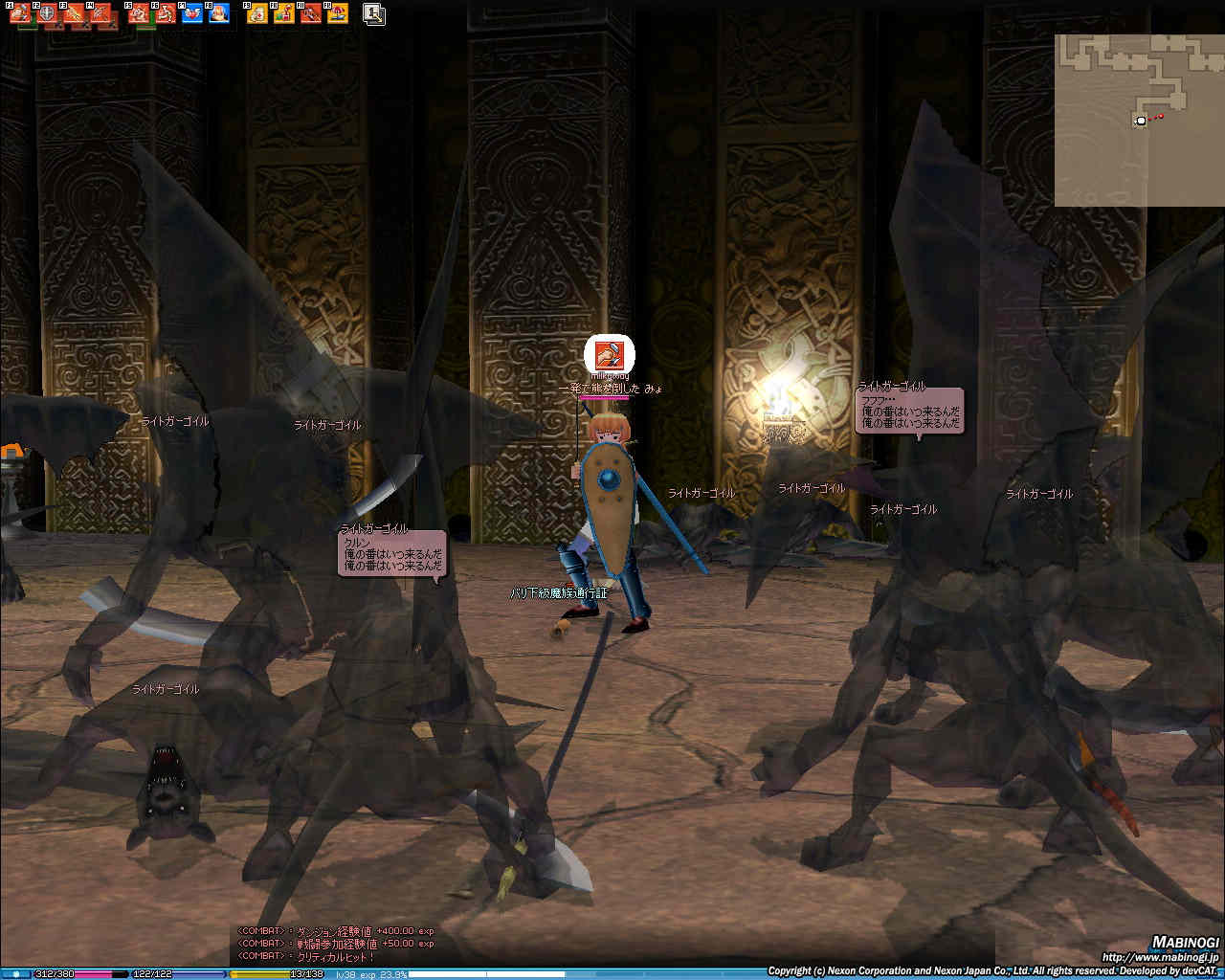Activate the F1 hotkey skill icon
This screenshot has height=980, width=1225.
tap(21, 14)
